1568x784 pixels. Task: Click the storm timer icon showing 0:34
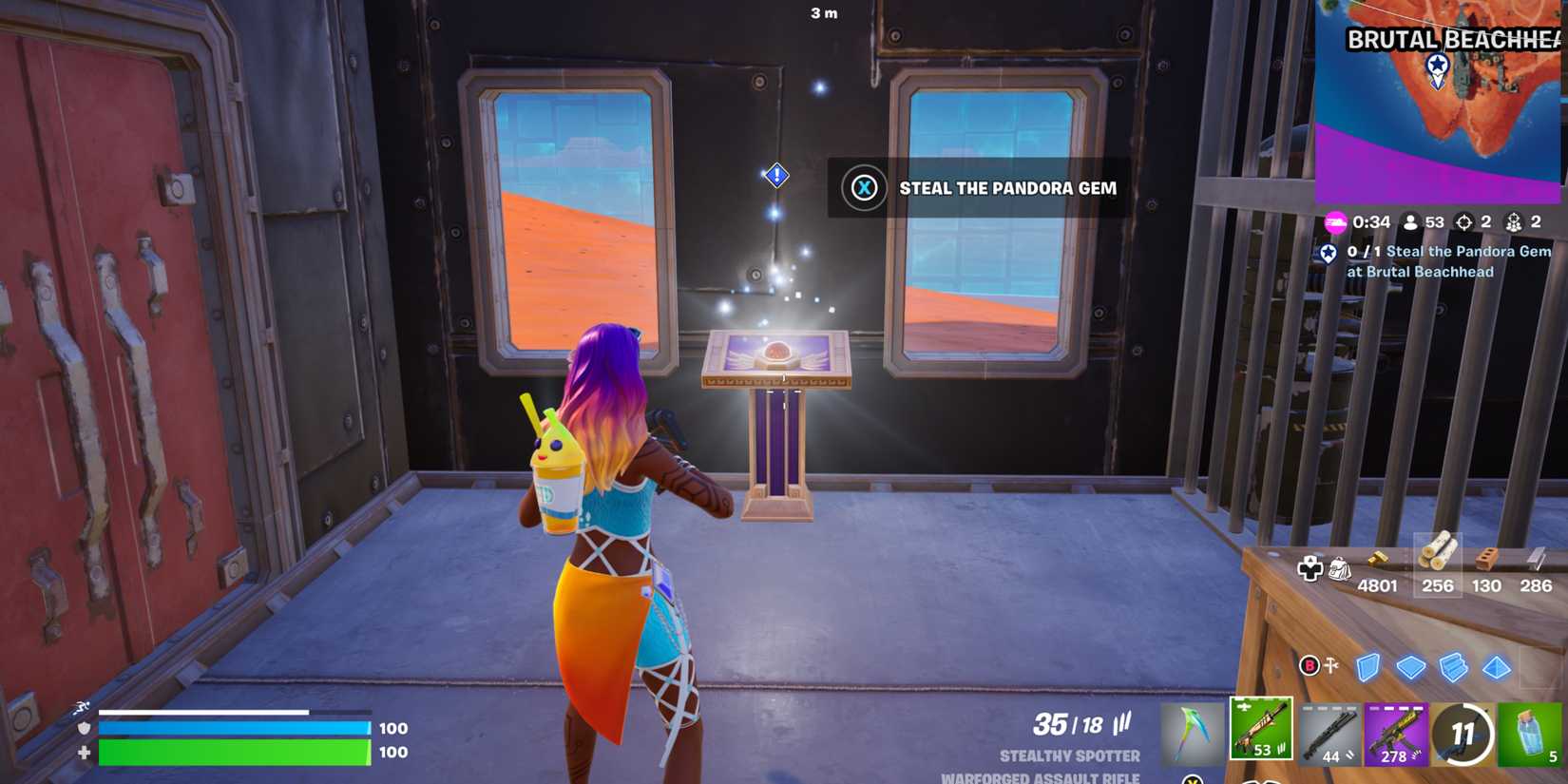(1337, 220)
